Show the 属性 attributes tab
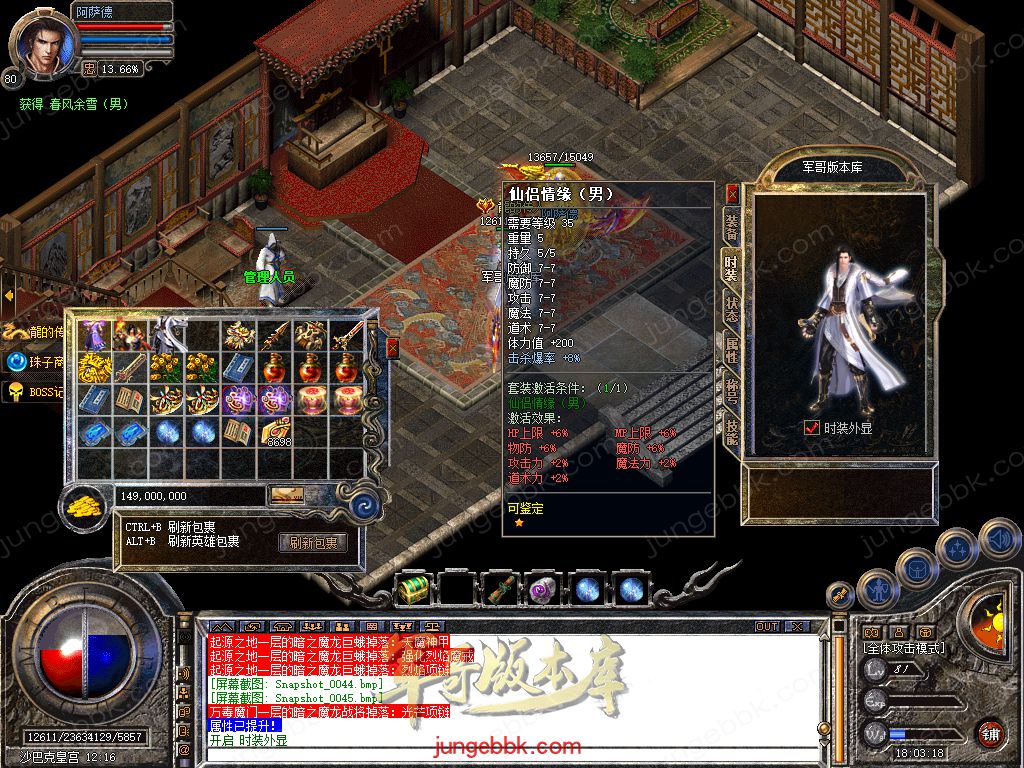The image size is (1024, 768). coord(732,349)
